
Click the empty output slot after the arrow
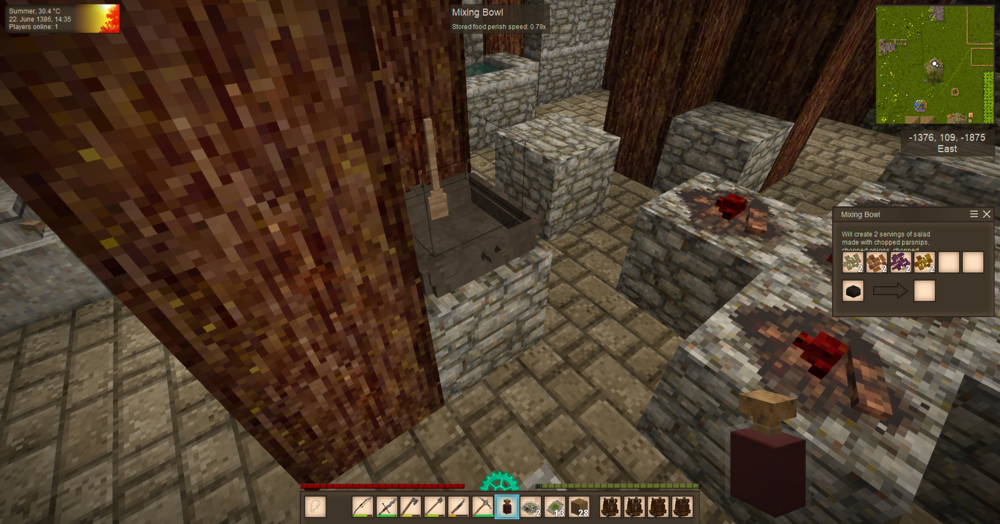(x=924, y=291)
